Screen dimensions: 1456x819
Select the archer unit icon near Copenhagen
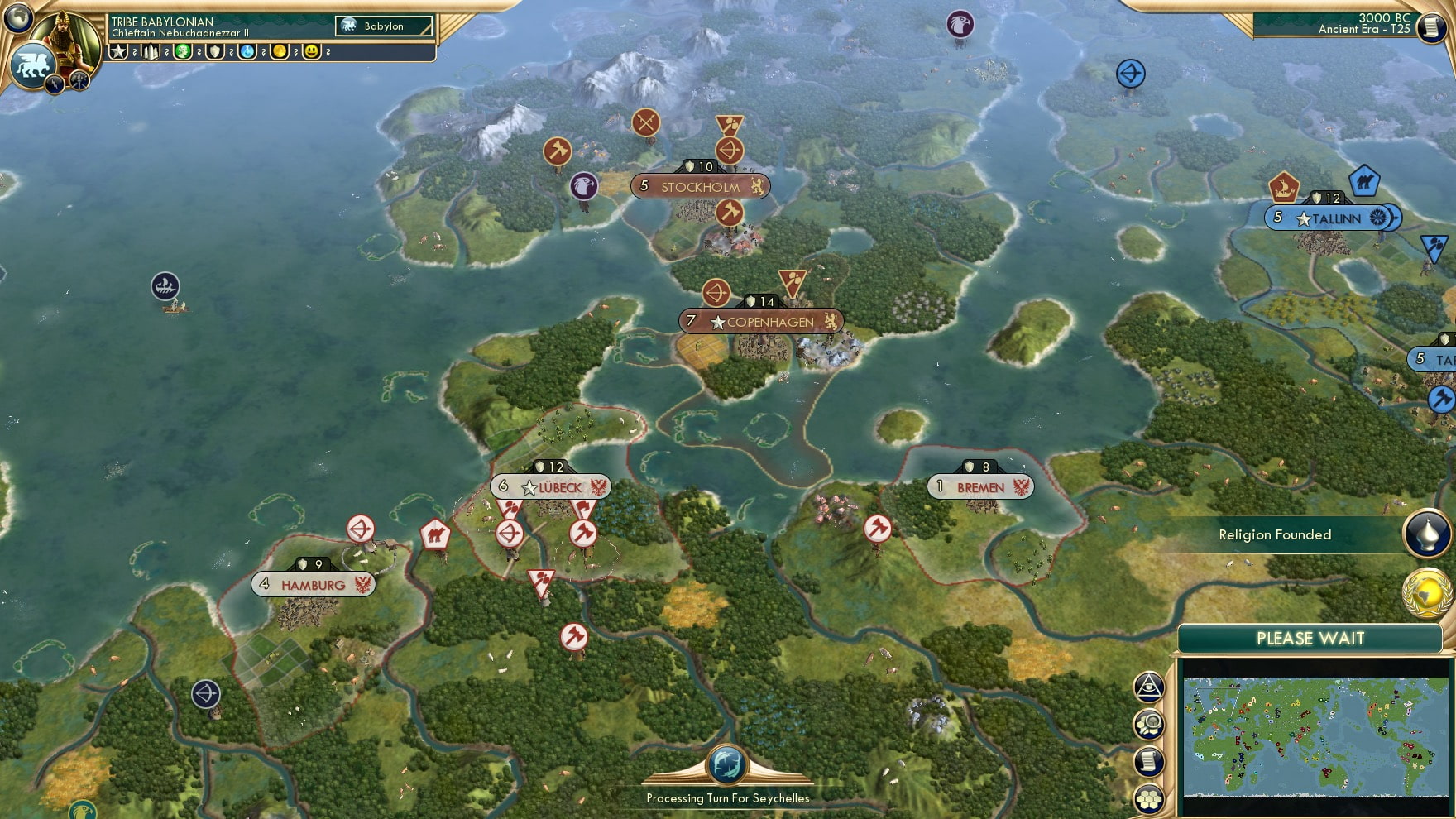717,293
